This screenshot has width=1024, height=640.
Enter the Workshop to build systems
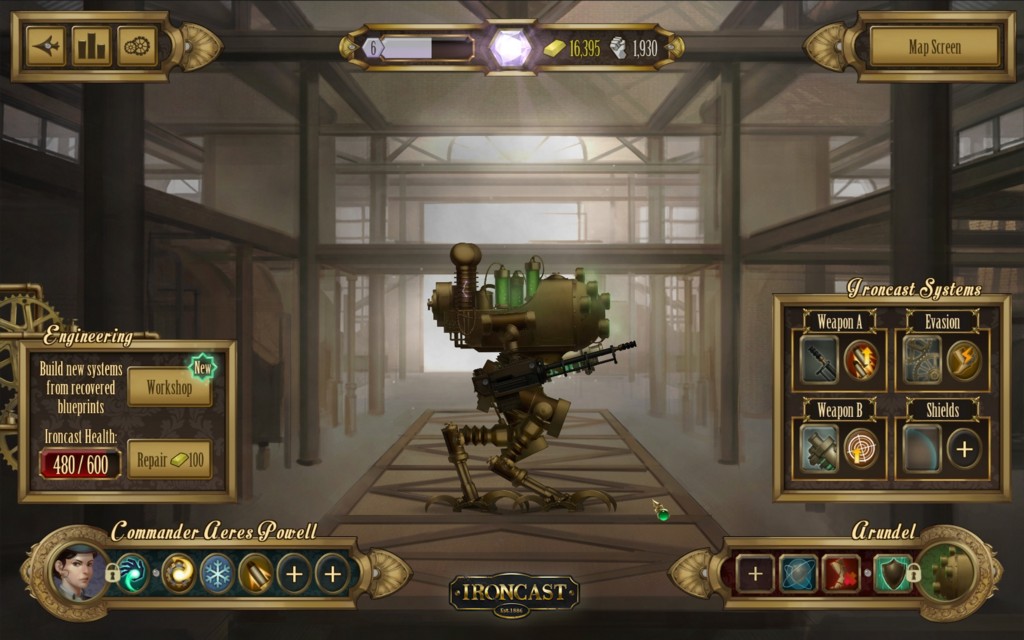coord(169,387)
